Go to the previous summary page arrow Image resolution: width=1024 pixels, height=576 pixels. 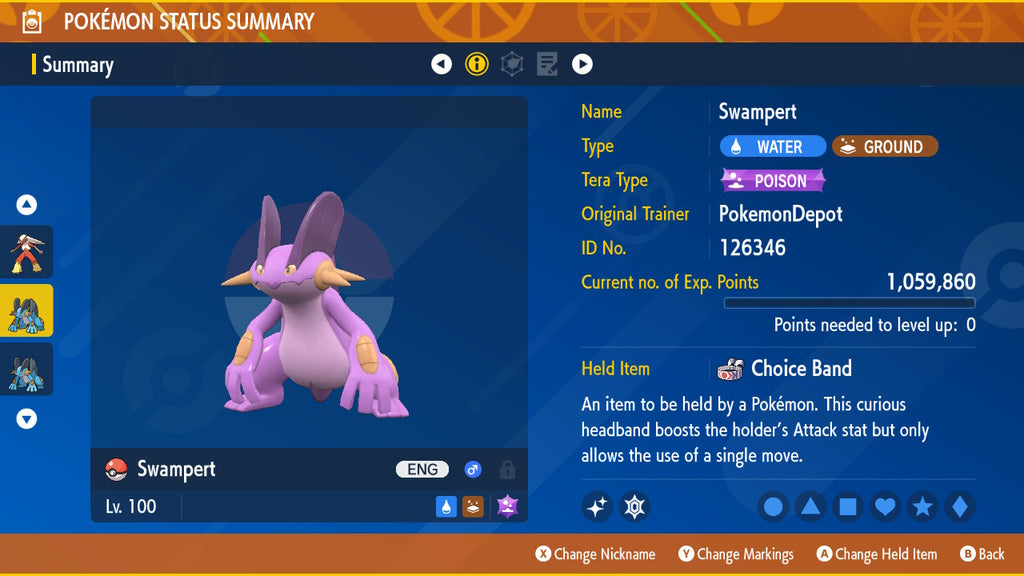(442, 65)
